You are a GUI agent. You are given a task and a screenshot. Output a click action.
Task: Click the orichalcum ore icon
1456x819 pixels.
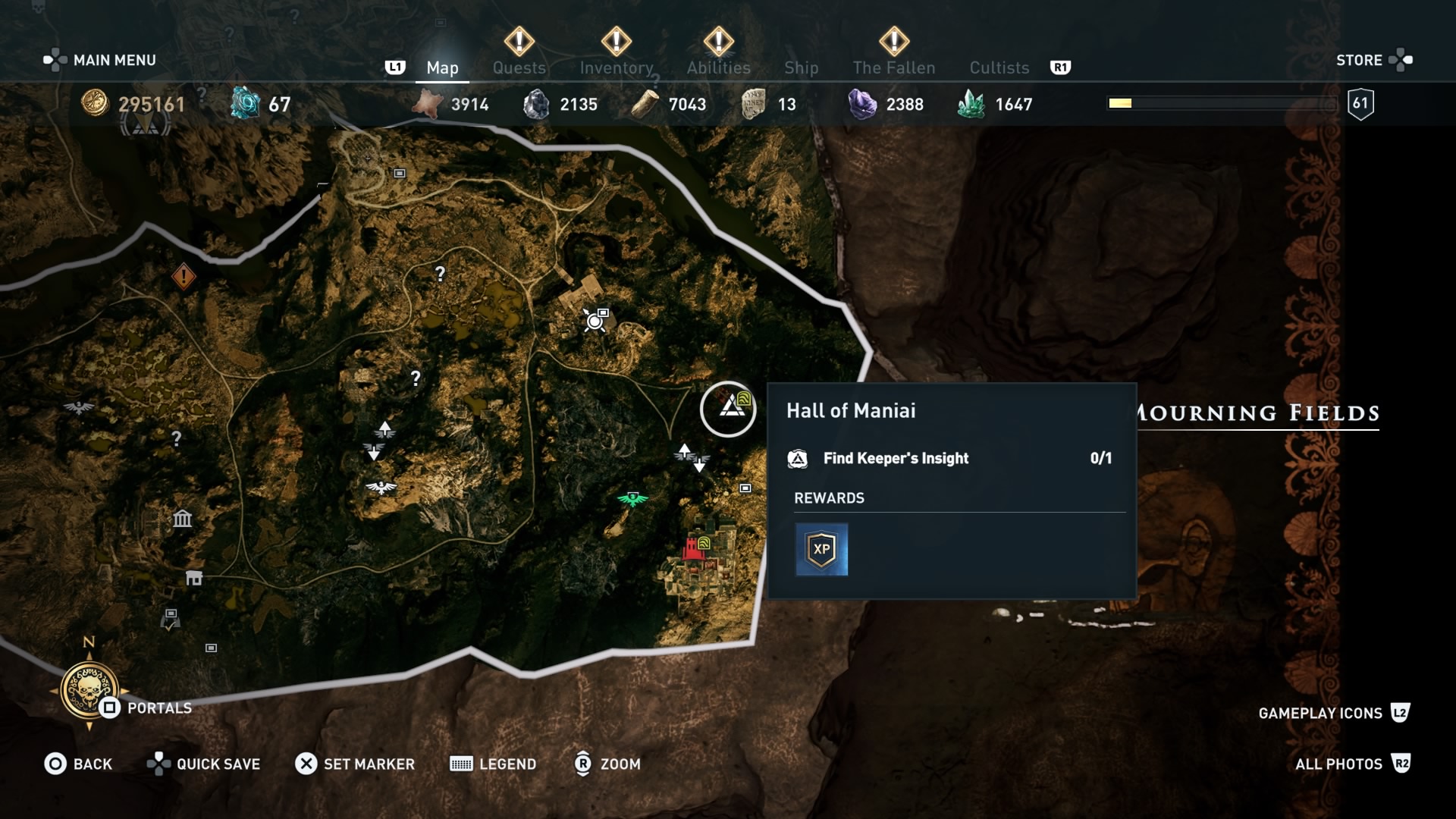244,104
